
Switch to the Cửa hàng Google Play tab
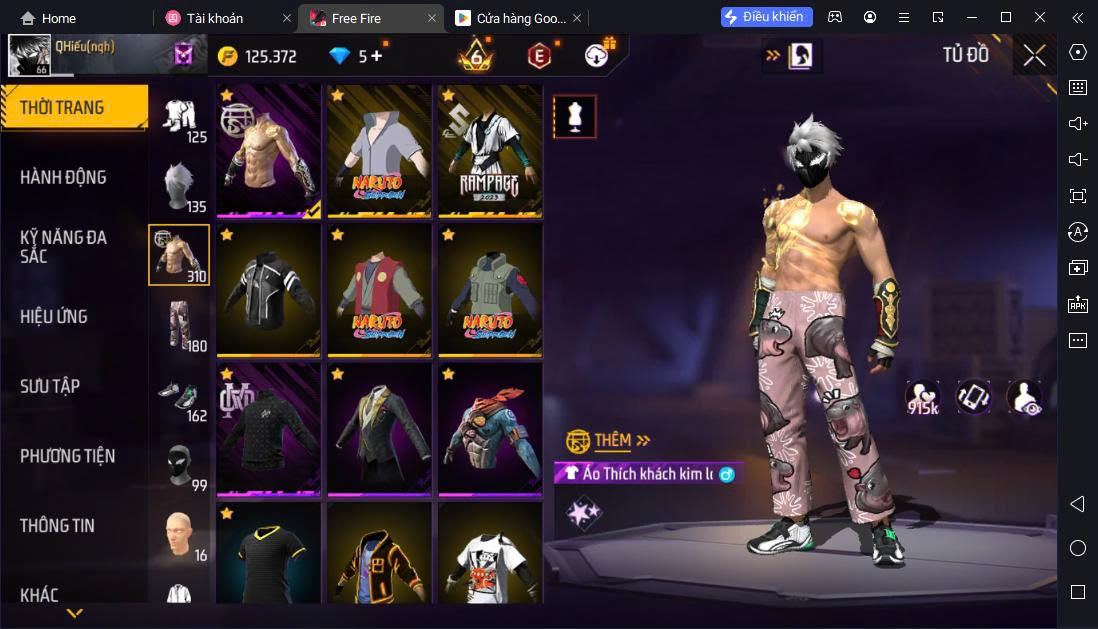pos(510,18)
